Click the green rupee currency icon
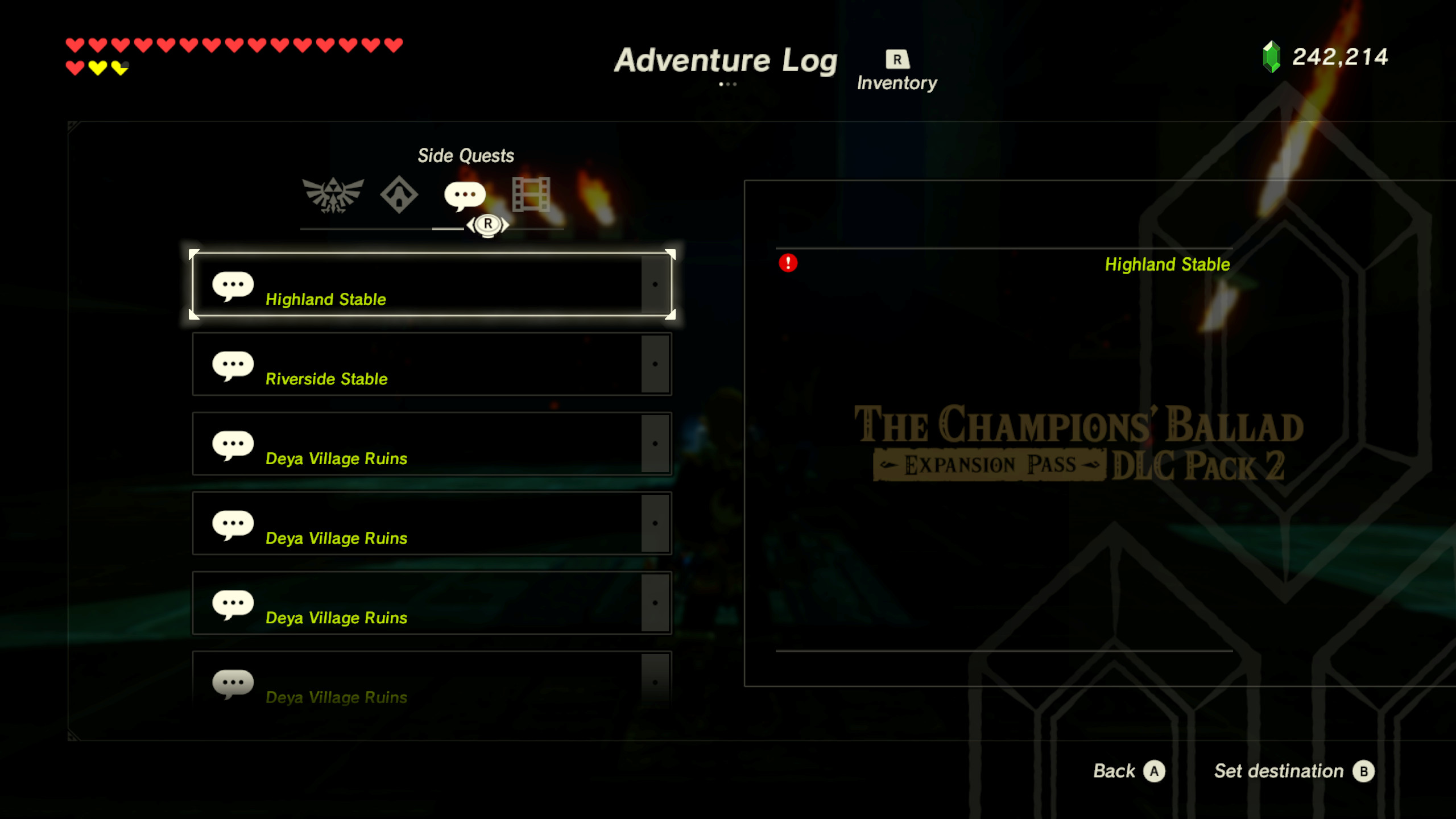The height and width of the screenshot is (819, 1456). click(x=1272, y=57)
